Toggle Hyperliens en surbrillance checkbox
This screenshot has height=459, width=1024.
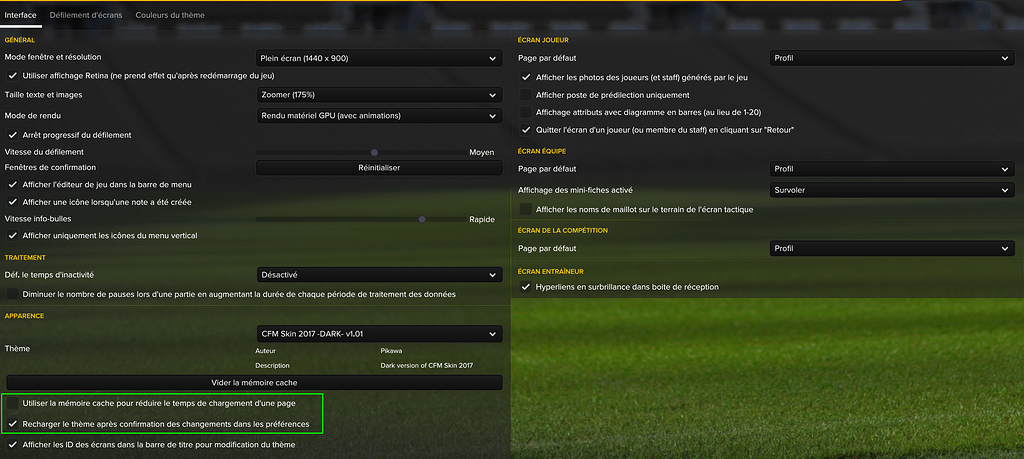point(527,287)
